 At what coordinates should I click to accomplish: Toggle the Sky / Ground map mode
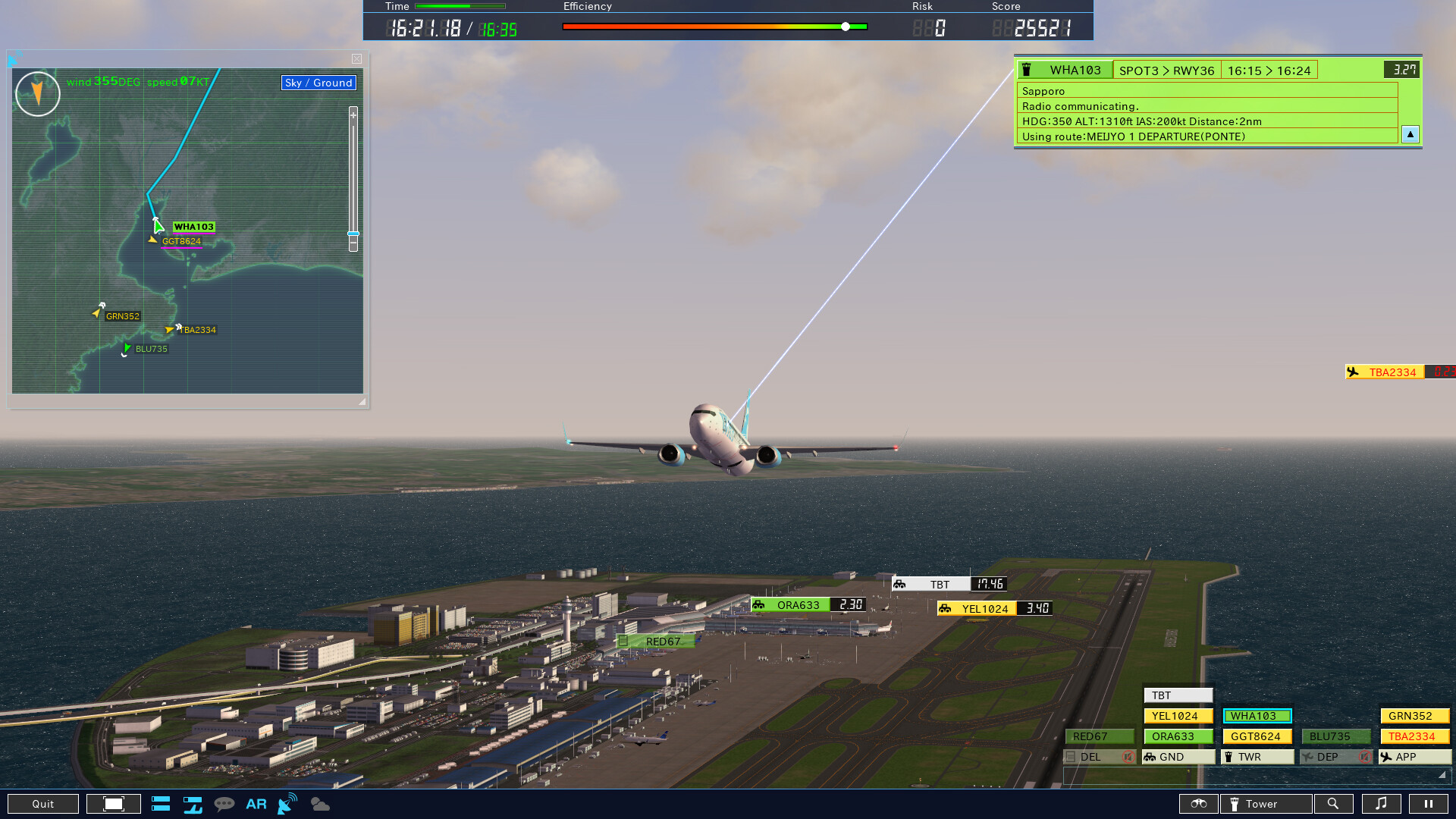point(318,83)
